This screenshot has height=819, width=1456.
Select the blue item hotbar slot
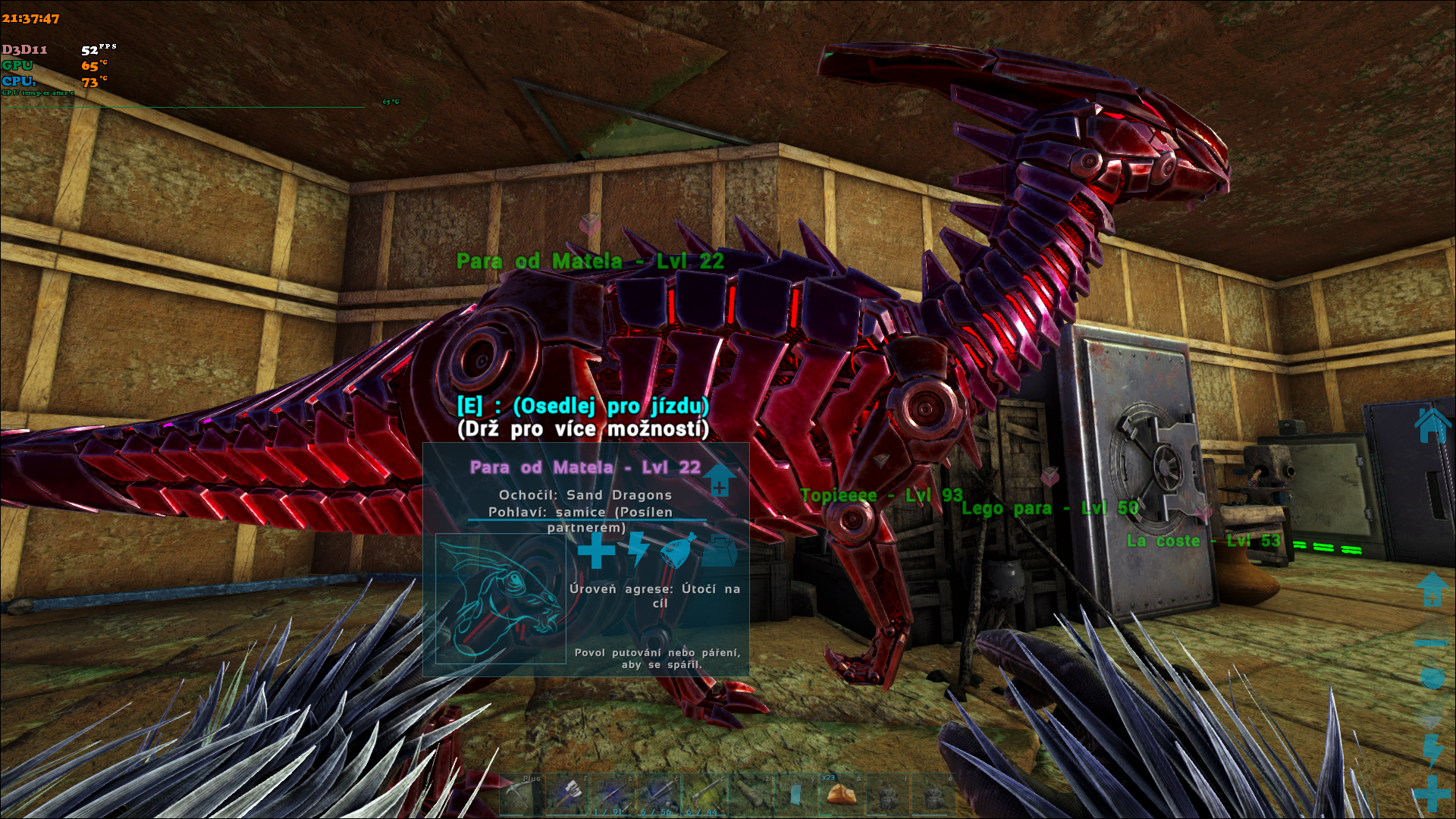(795, 795)
